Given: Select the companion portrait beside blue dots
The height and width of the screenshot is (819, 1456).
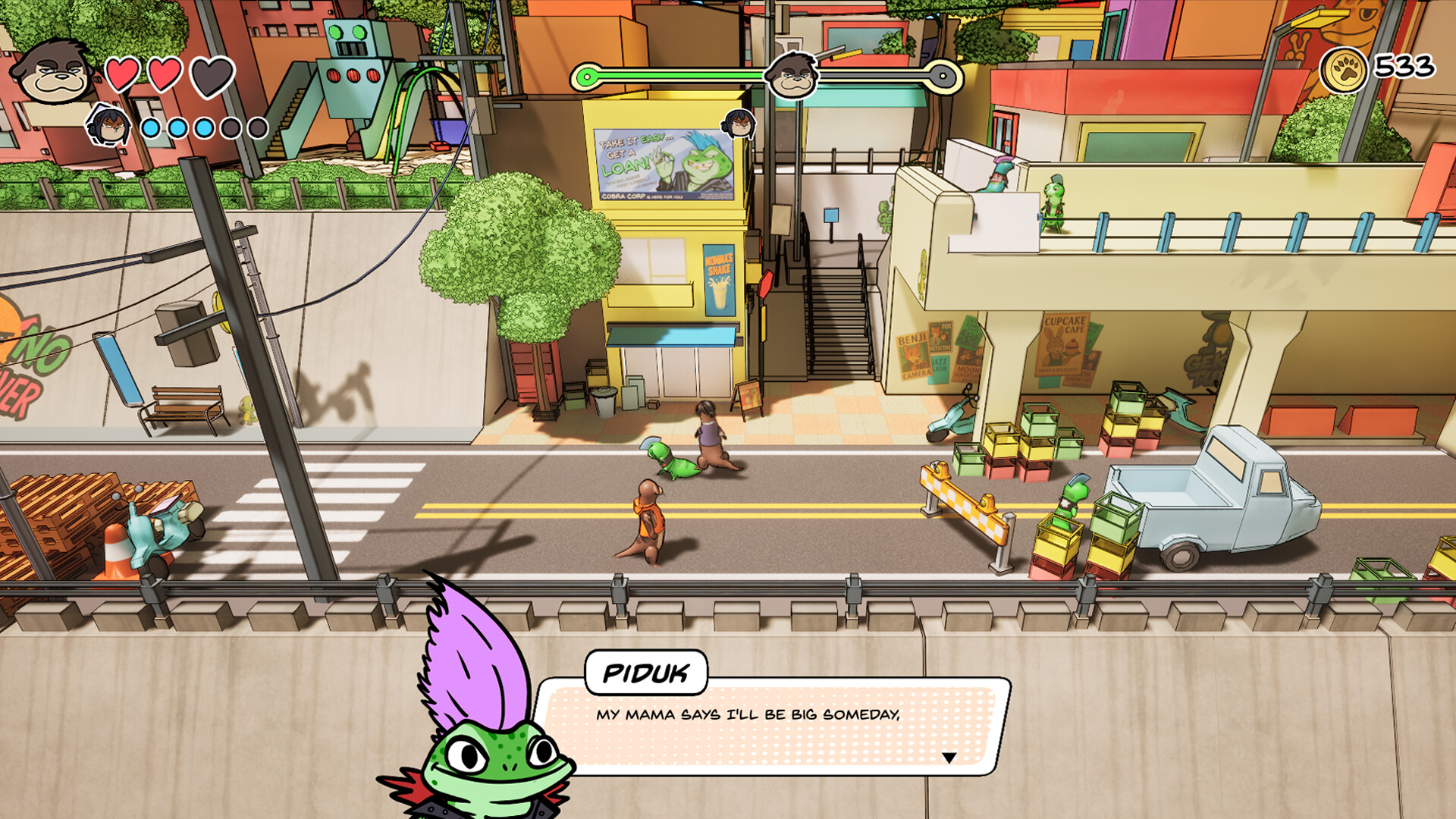Looking at the screenshot, I should coord(108,126).
